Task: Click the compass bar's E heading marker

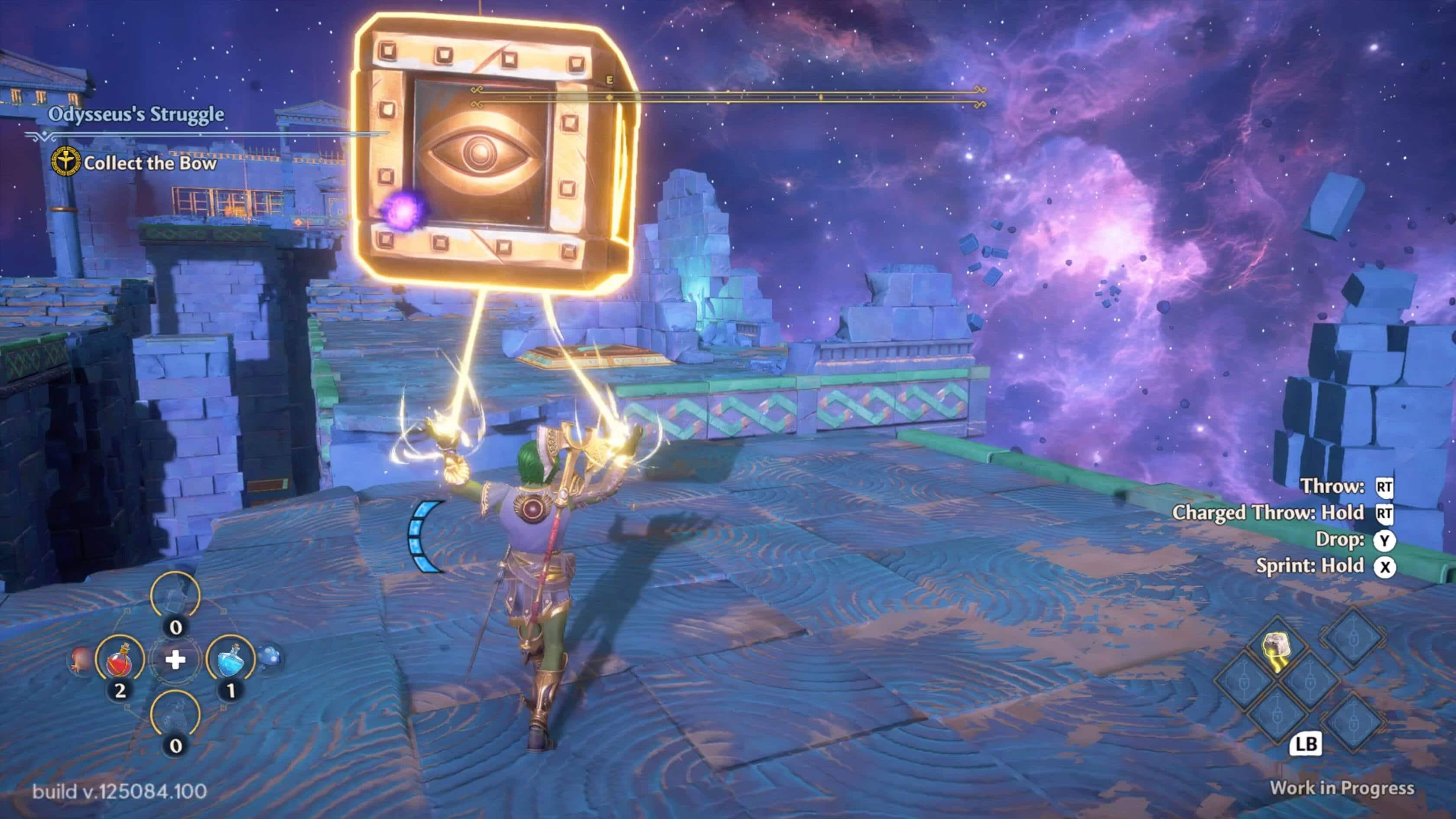Action: coord(609,81)
